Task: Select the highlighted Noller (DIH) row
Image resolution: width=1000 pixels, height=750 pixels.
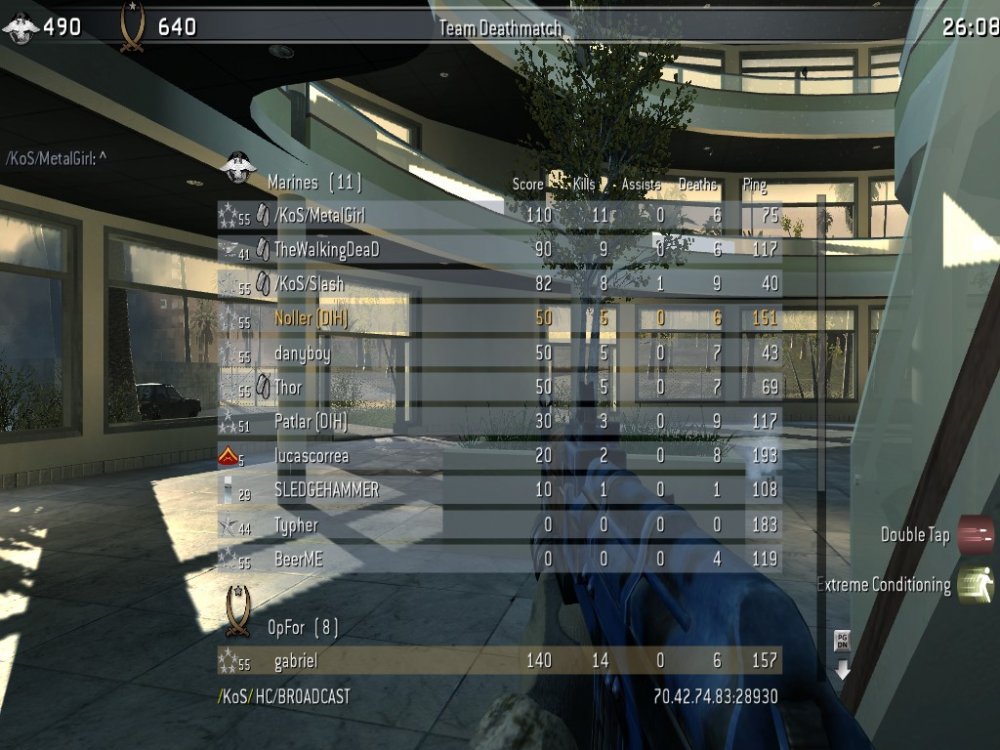Action: (500, 319)
